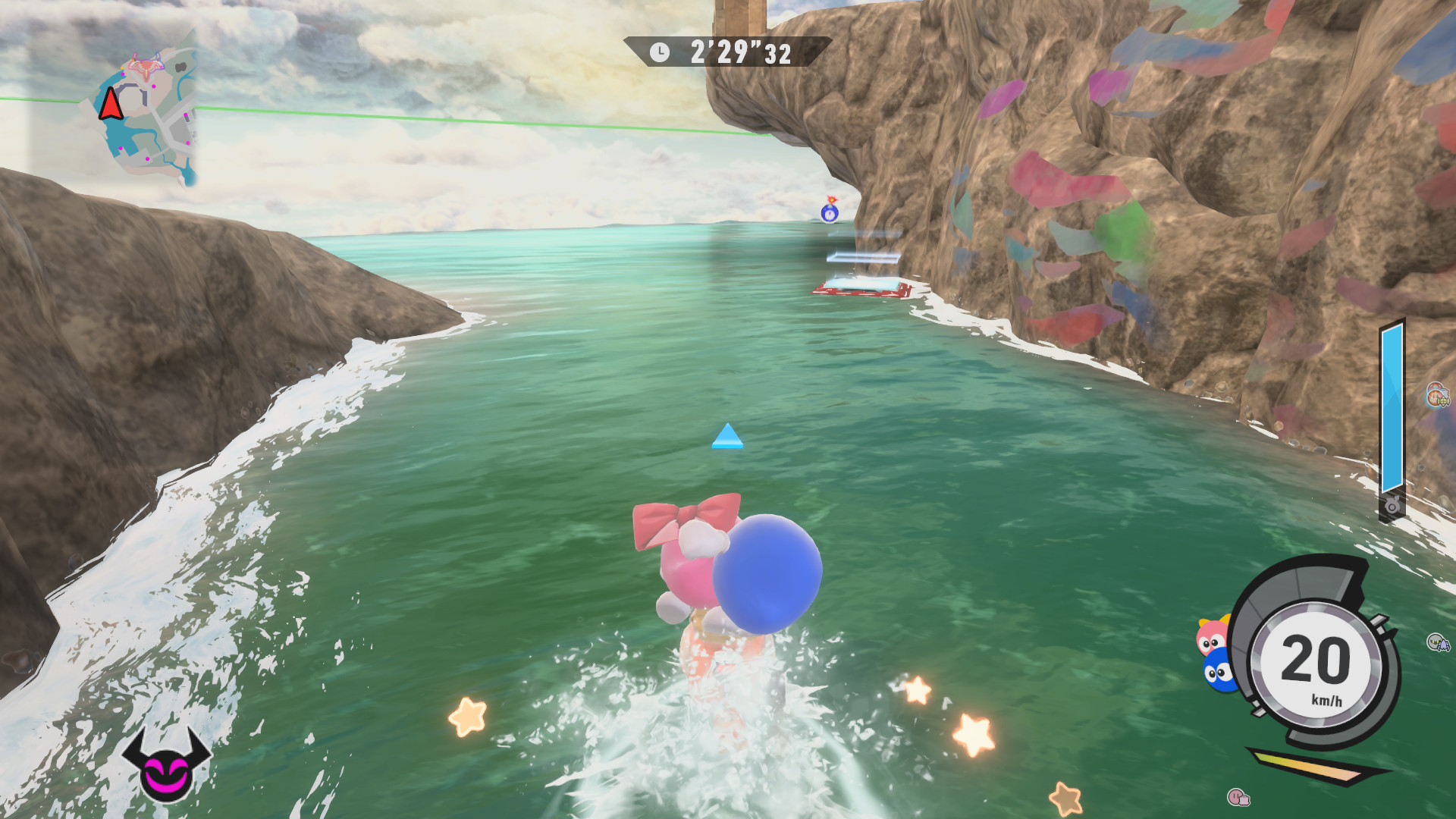Select the blue rider icon beside the speedometer

1218,670
